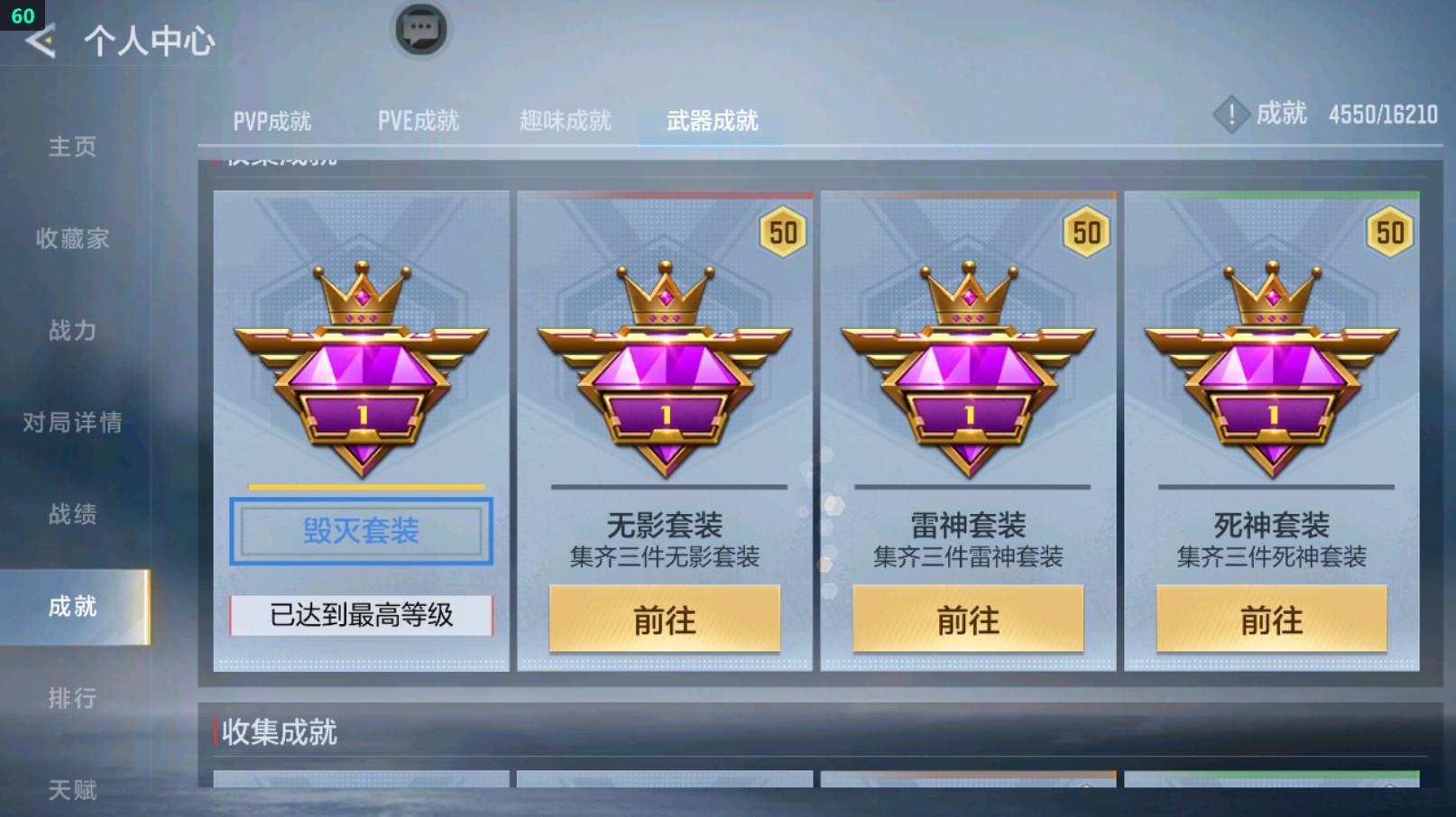
Task: Click the level 50 badge on 无影套装 card
Action: pyautogui.click(x=782, y=232)
